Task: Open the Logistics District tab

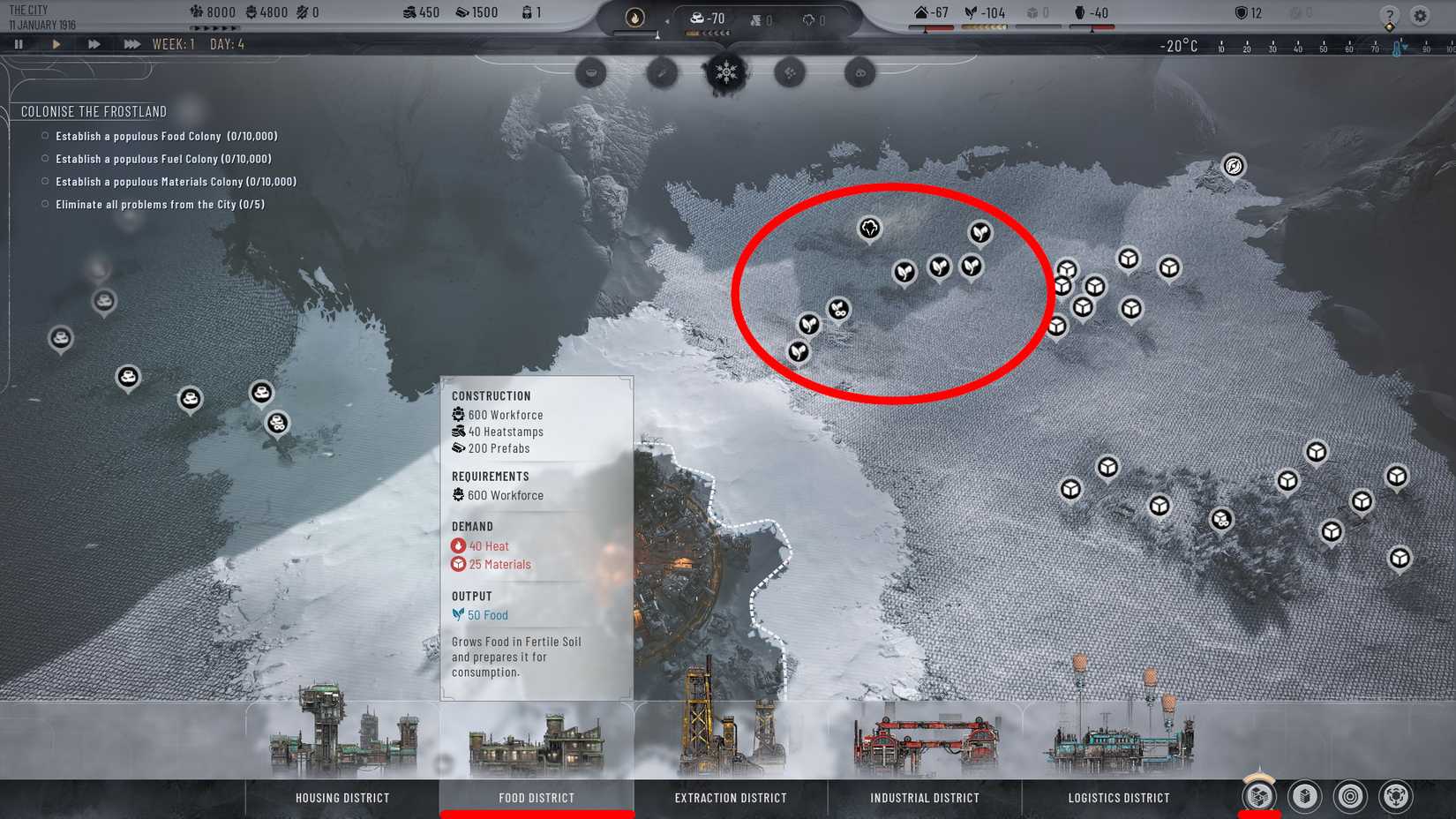Action: [x=1117, y=797]
